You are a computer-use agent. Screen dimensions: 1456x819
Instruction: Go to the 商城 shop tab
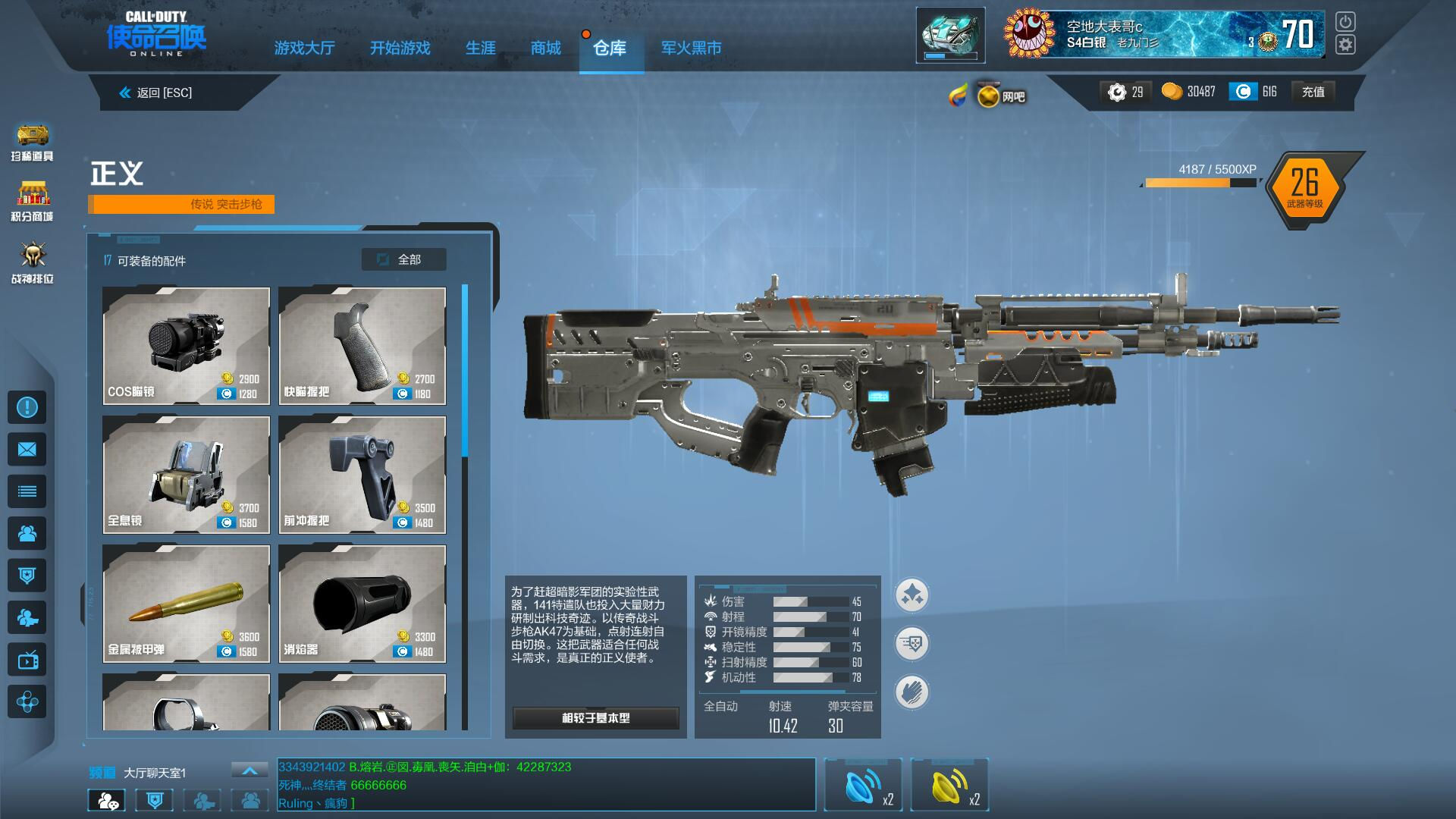coord(545,49)
